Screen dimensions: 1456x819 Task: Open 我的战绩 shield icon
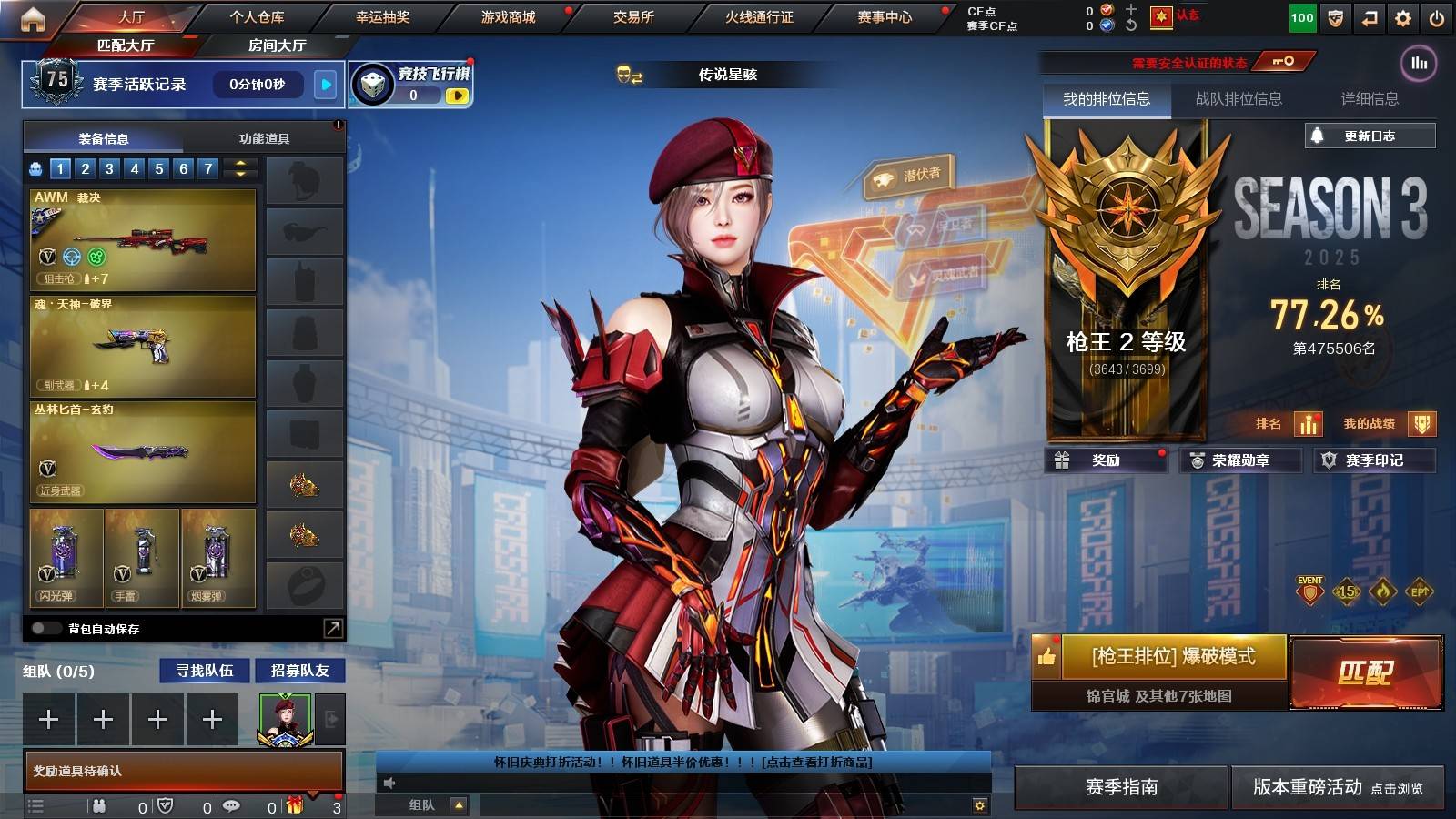click(1420, 424)
